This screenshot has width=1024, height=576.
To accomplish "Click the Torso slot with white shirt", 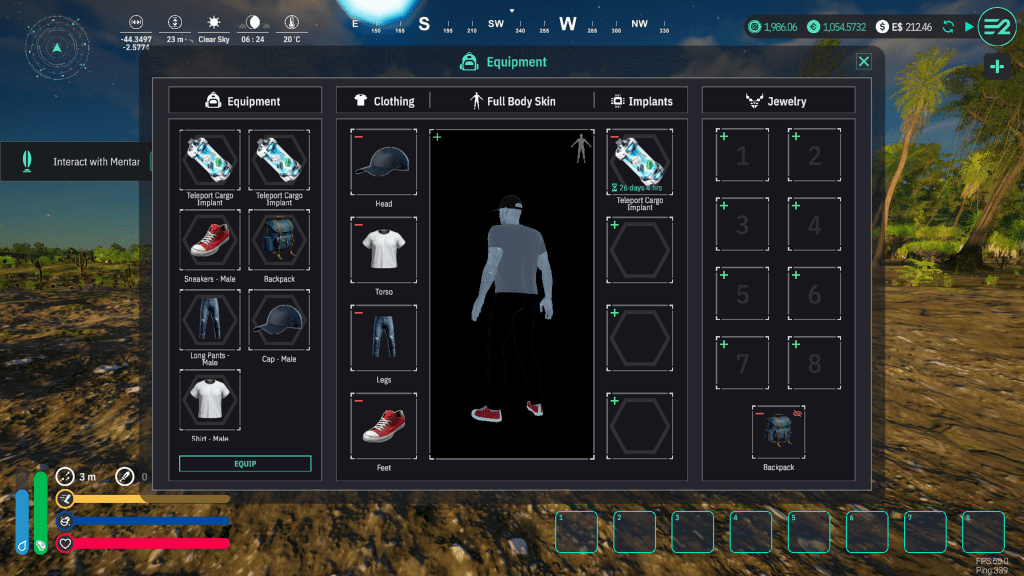I will click(384, 249).
